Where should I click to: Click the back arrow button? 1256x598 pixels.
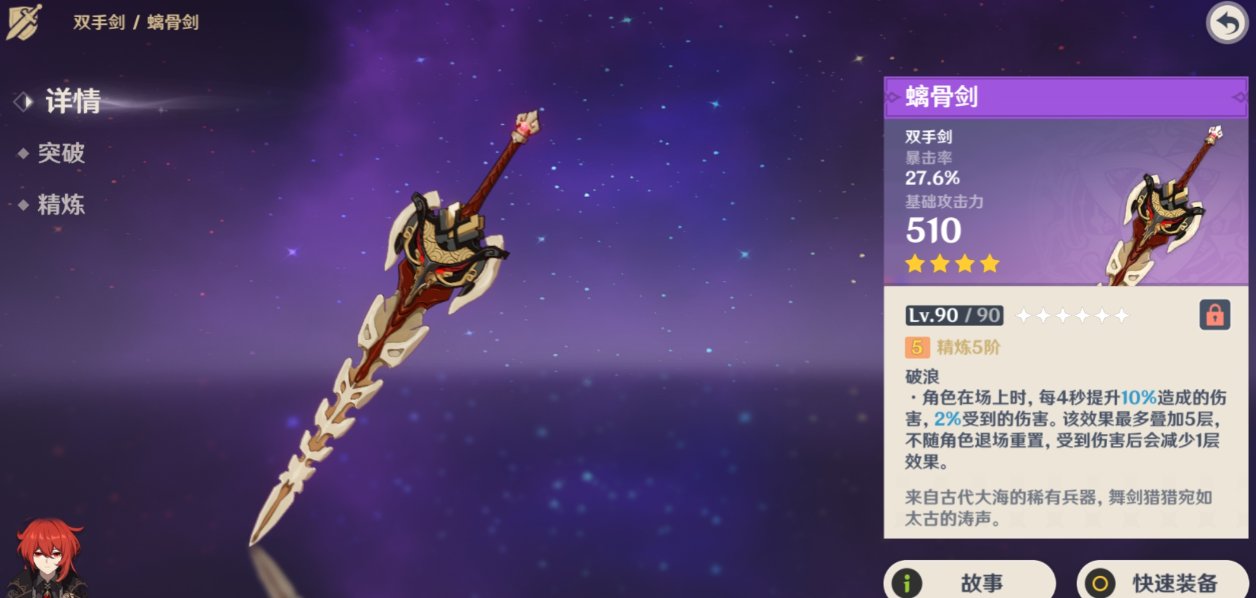click(1226, 23)
